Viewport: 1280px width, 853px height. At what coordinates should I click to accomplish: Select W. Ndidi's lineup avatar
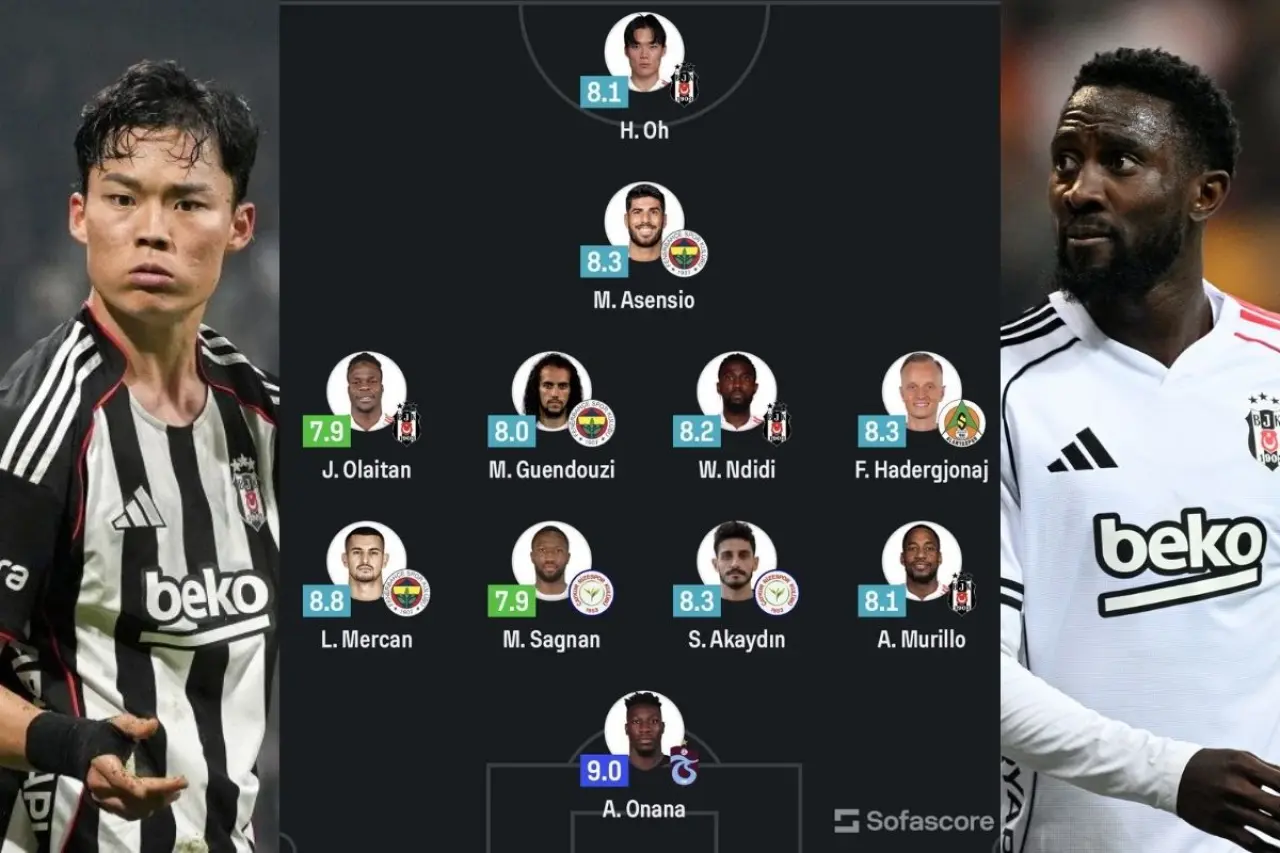point(736,391)
